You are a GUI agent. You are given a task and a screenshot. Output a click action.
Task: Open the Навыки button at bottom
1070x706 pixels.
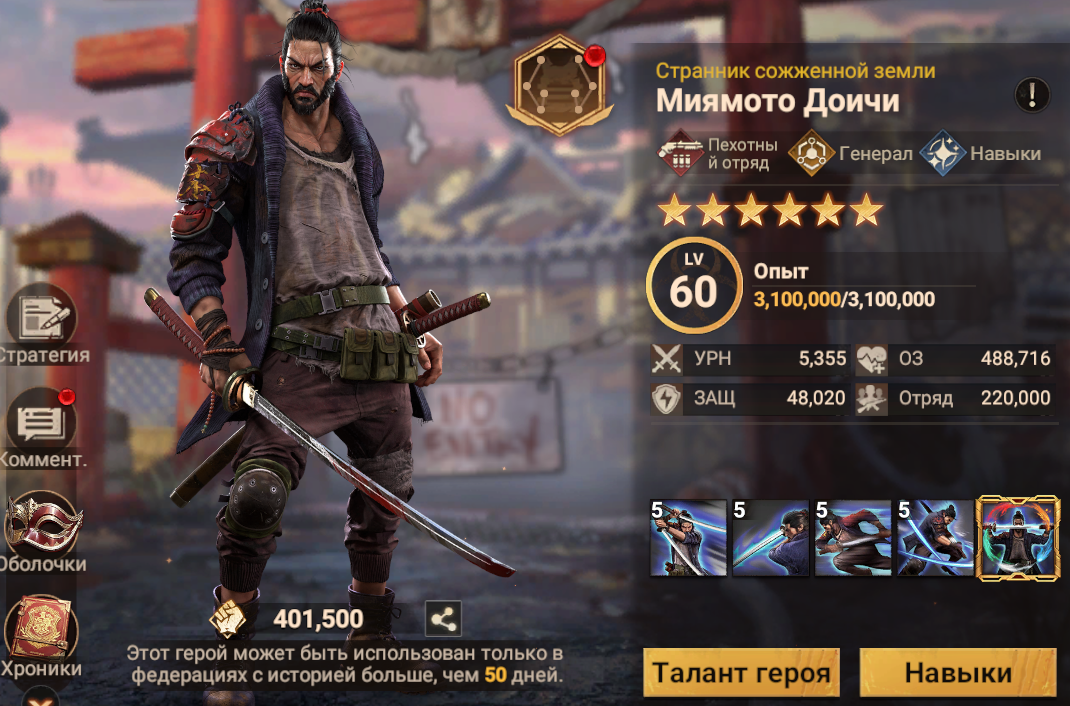957,673
